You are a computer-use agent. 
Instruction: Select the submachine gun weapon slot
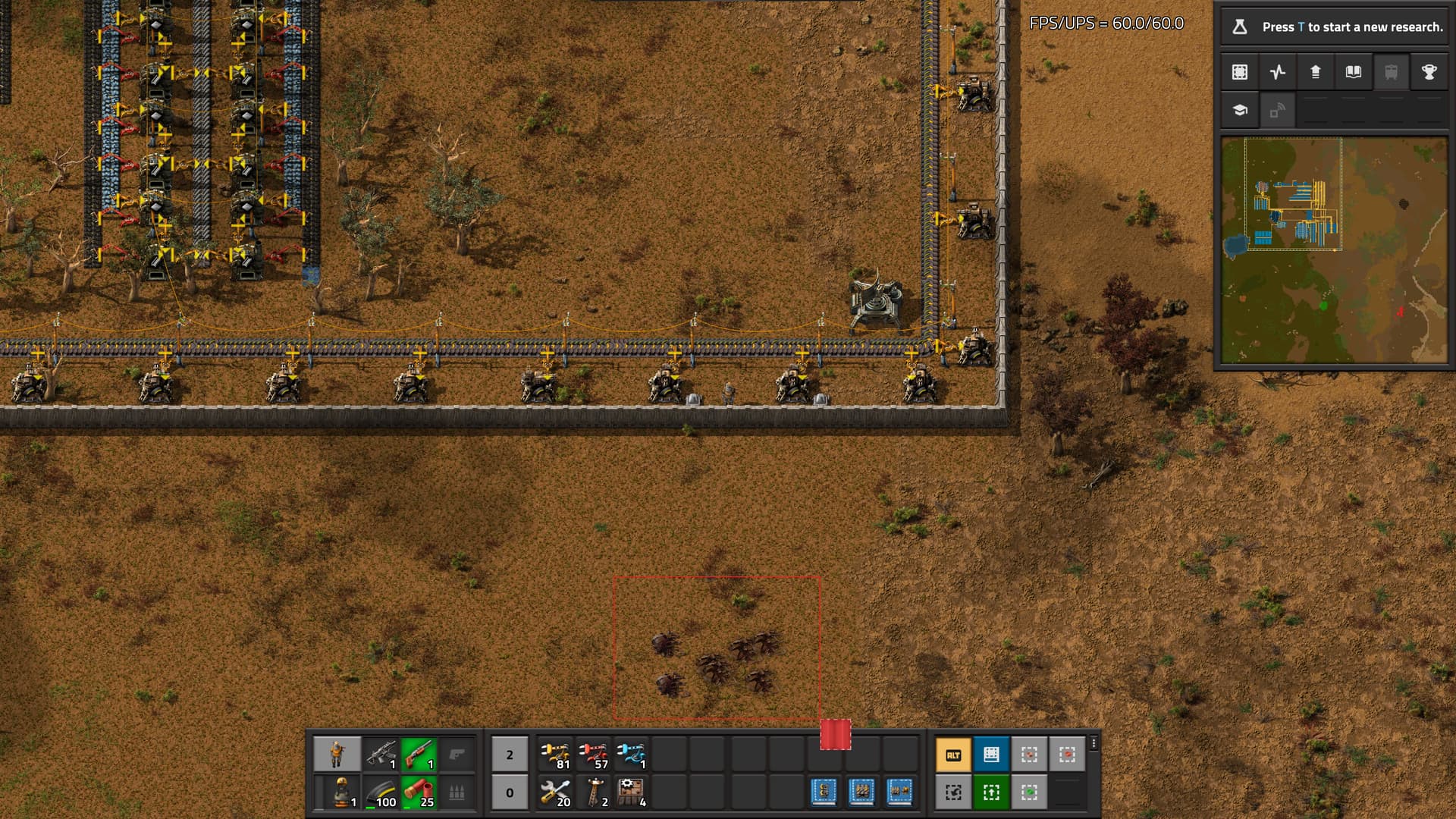point(381,755)
